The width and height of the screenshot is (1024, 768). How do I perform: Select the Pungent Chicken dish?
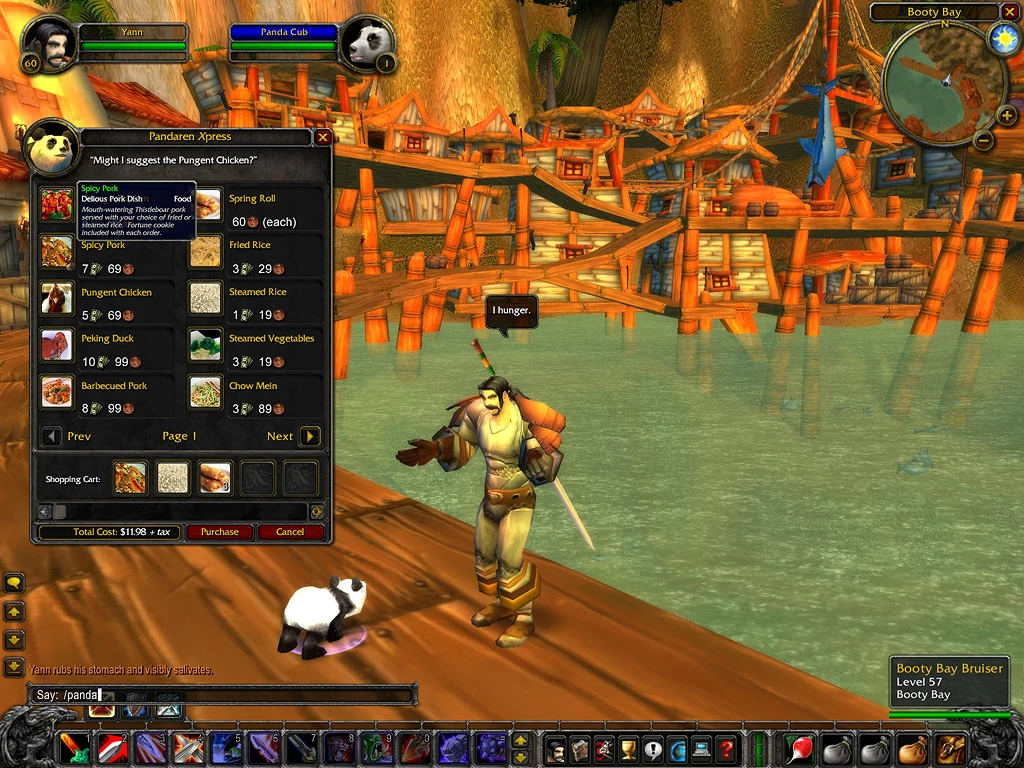[x=57, y=298]
